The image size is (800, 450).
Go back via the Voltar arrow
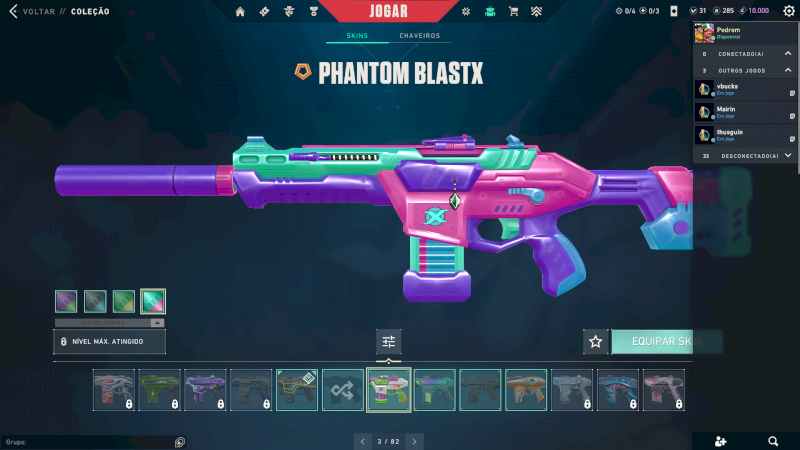click(14, 12)
